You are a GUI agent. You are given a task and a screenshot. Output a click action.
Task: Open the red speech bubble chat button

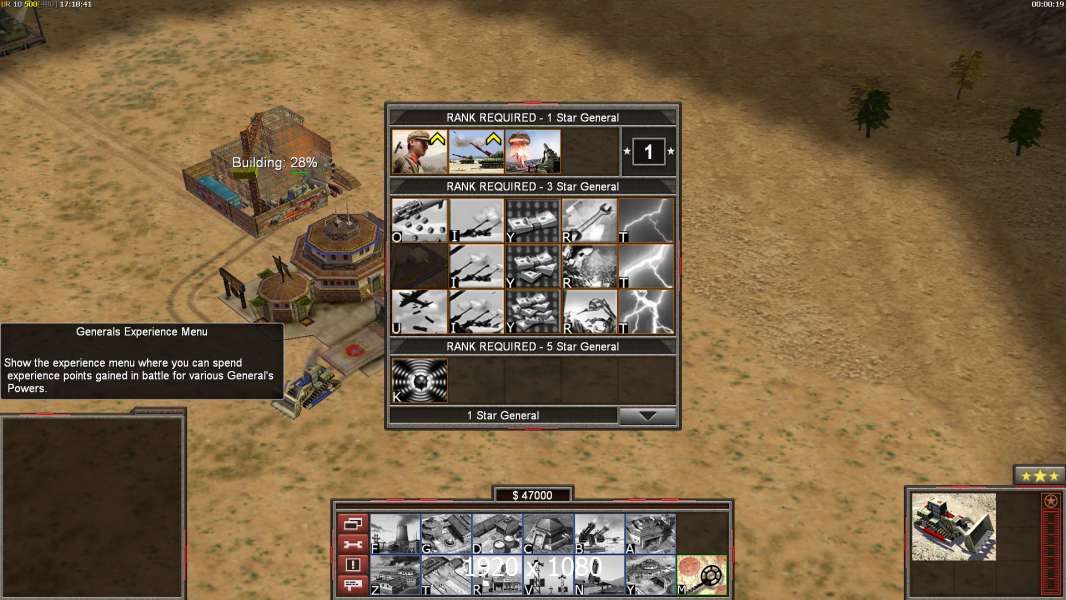pos(352,586)
